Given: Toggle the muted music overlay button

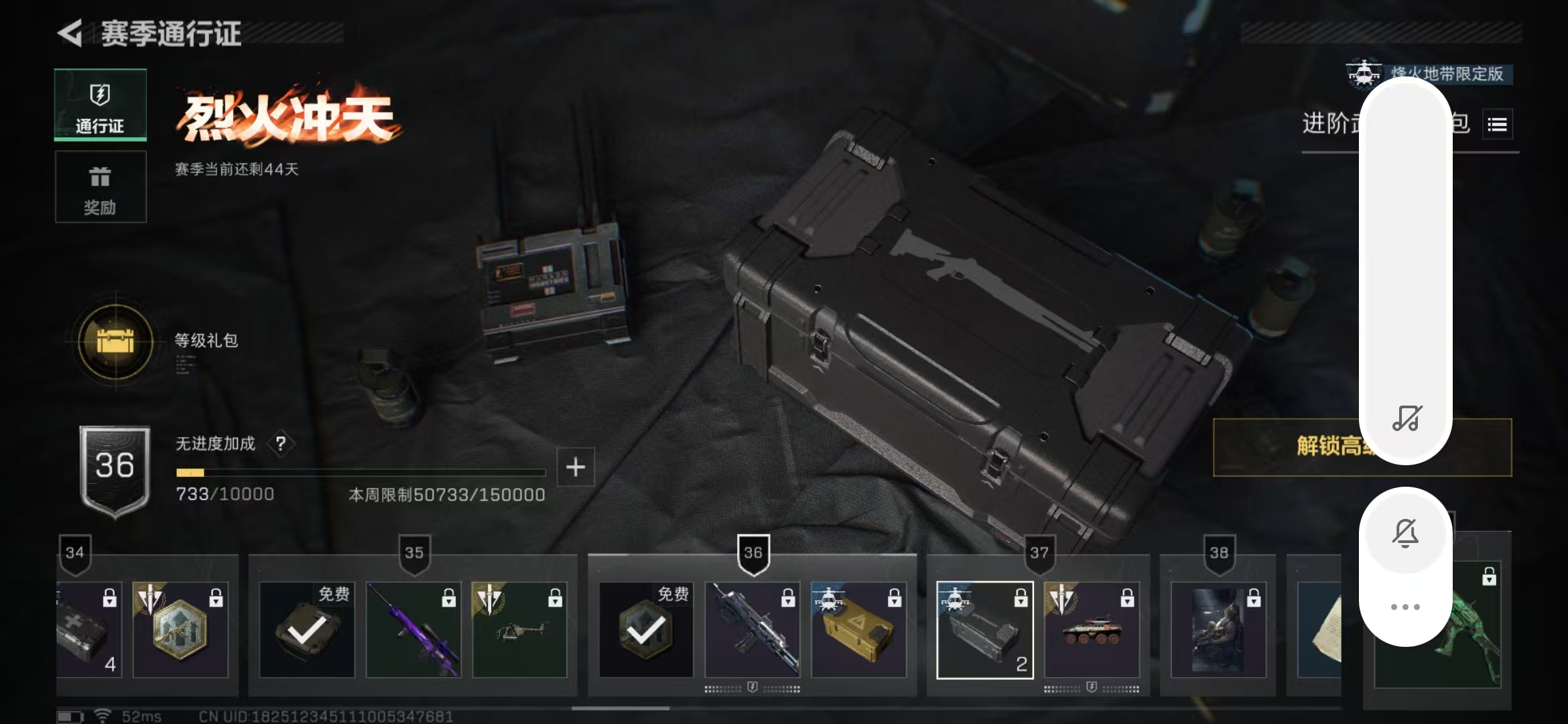Looking at the screenshot, I should (1406, 418).
